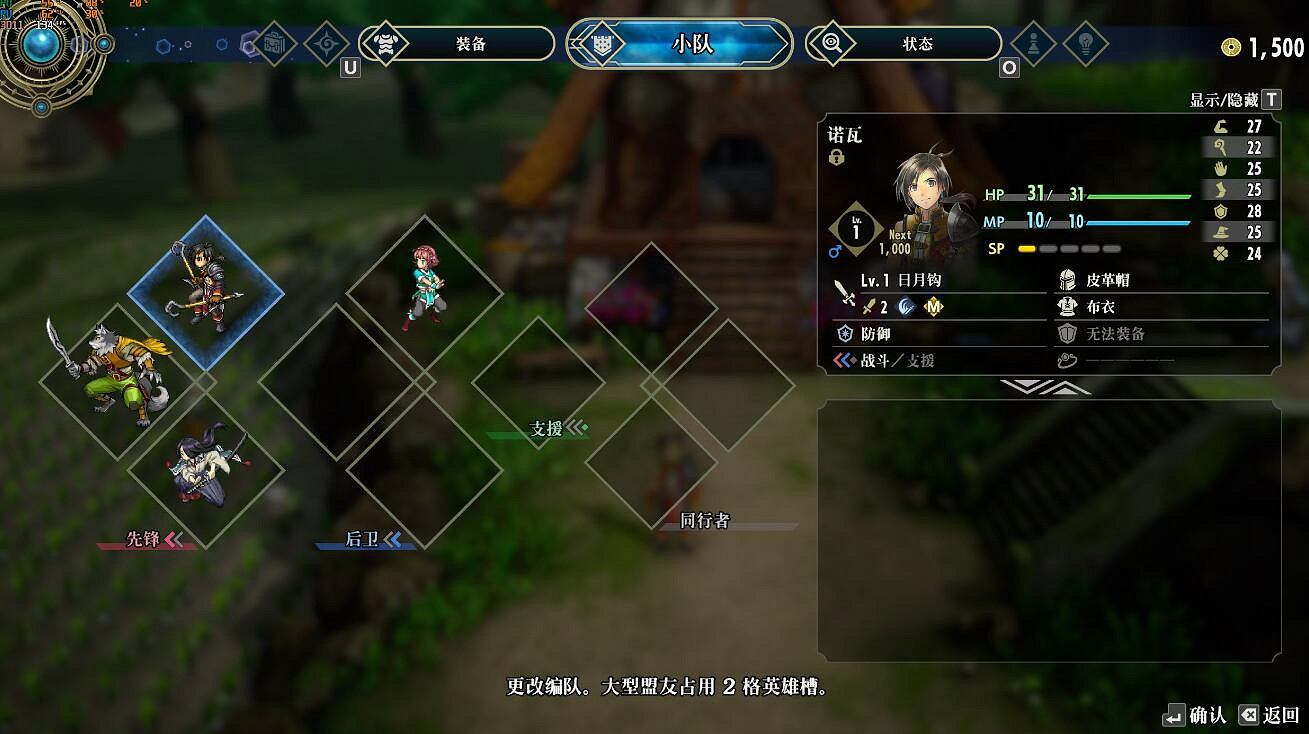Toggle the lock icon on 诺瓦's panel

836,156
